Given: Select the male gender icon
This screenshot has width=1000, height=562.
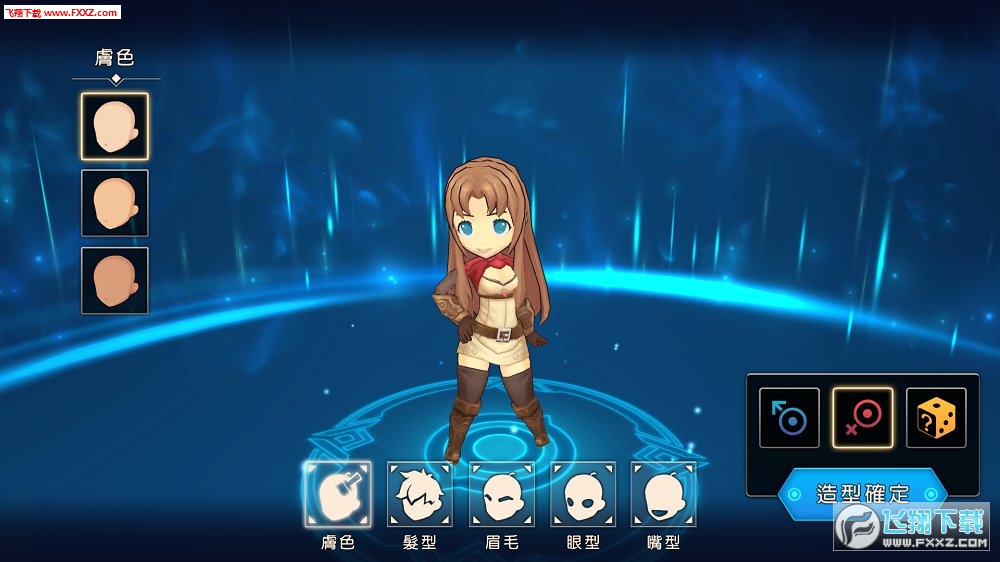Looking at the screenshot, I should pos(789,418).
